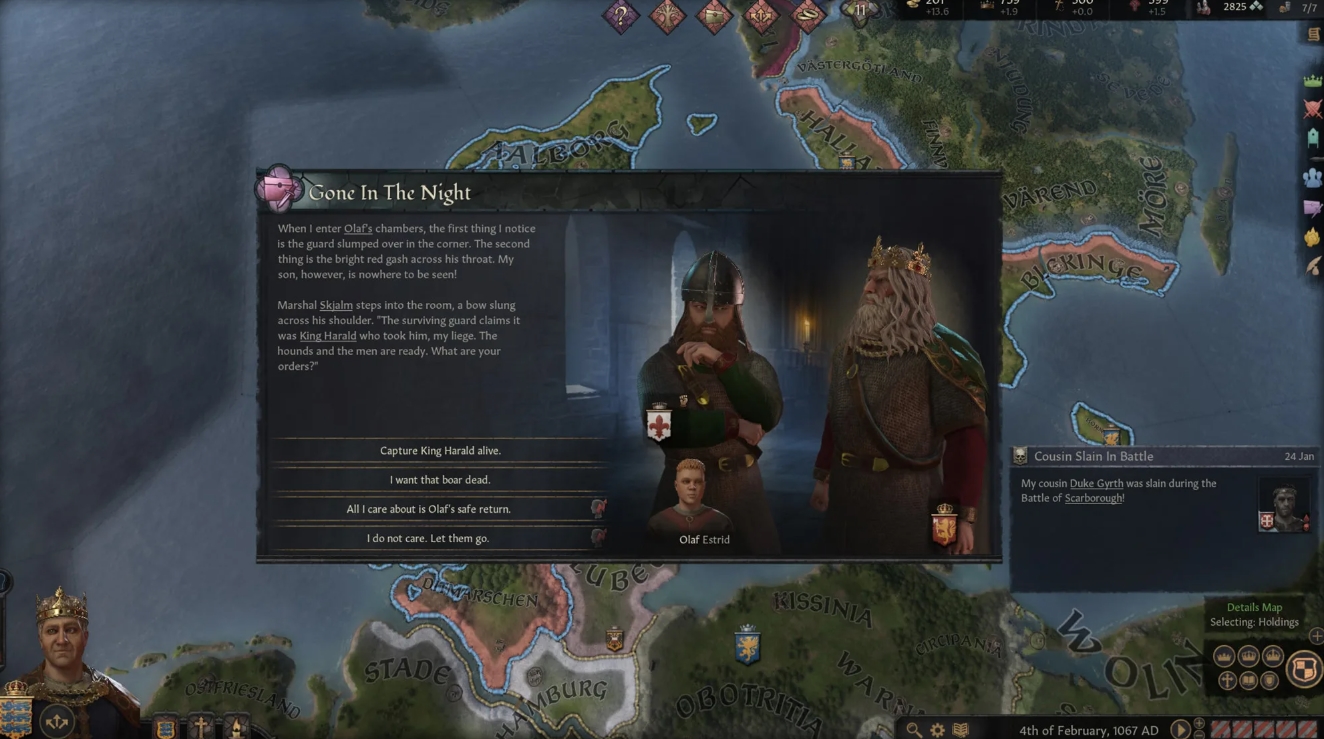Unpause the game with the play button
The image size is (1324, 739).
[1181, 730]
